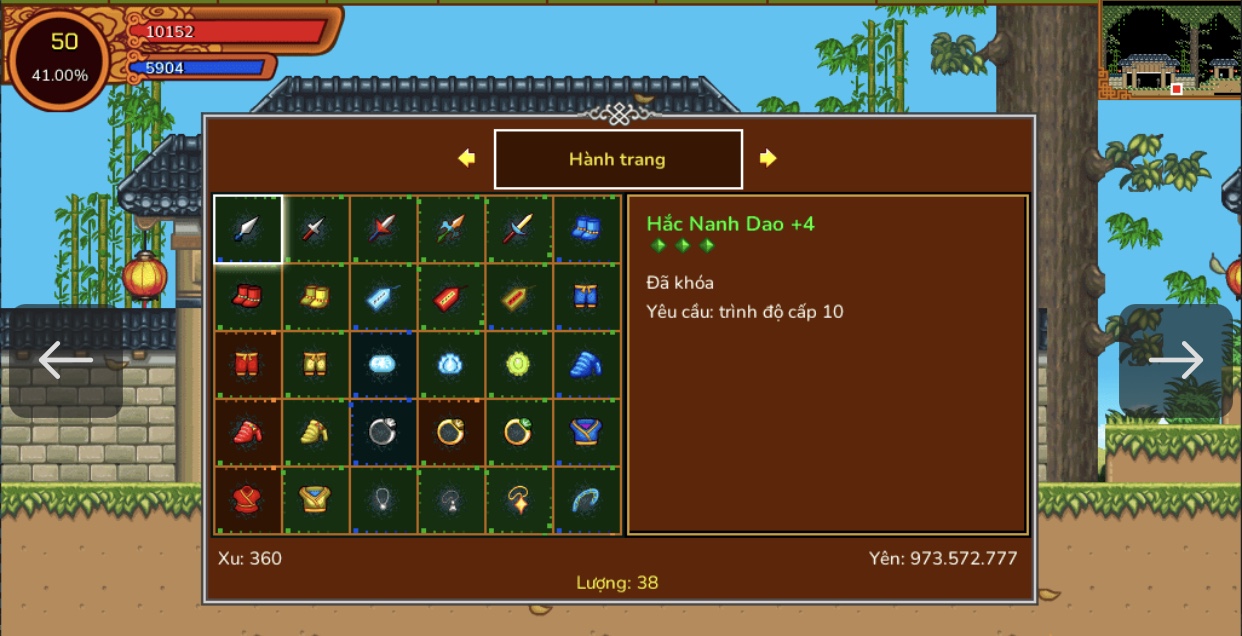Choose the yellow talisman tag item
The height and width of the screenshot is (636, 1242).
(518, 296)
